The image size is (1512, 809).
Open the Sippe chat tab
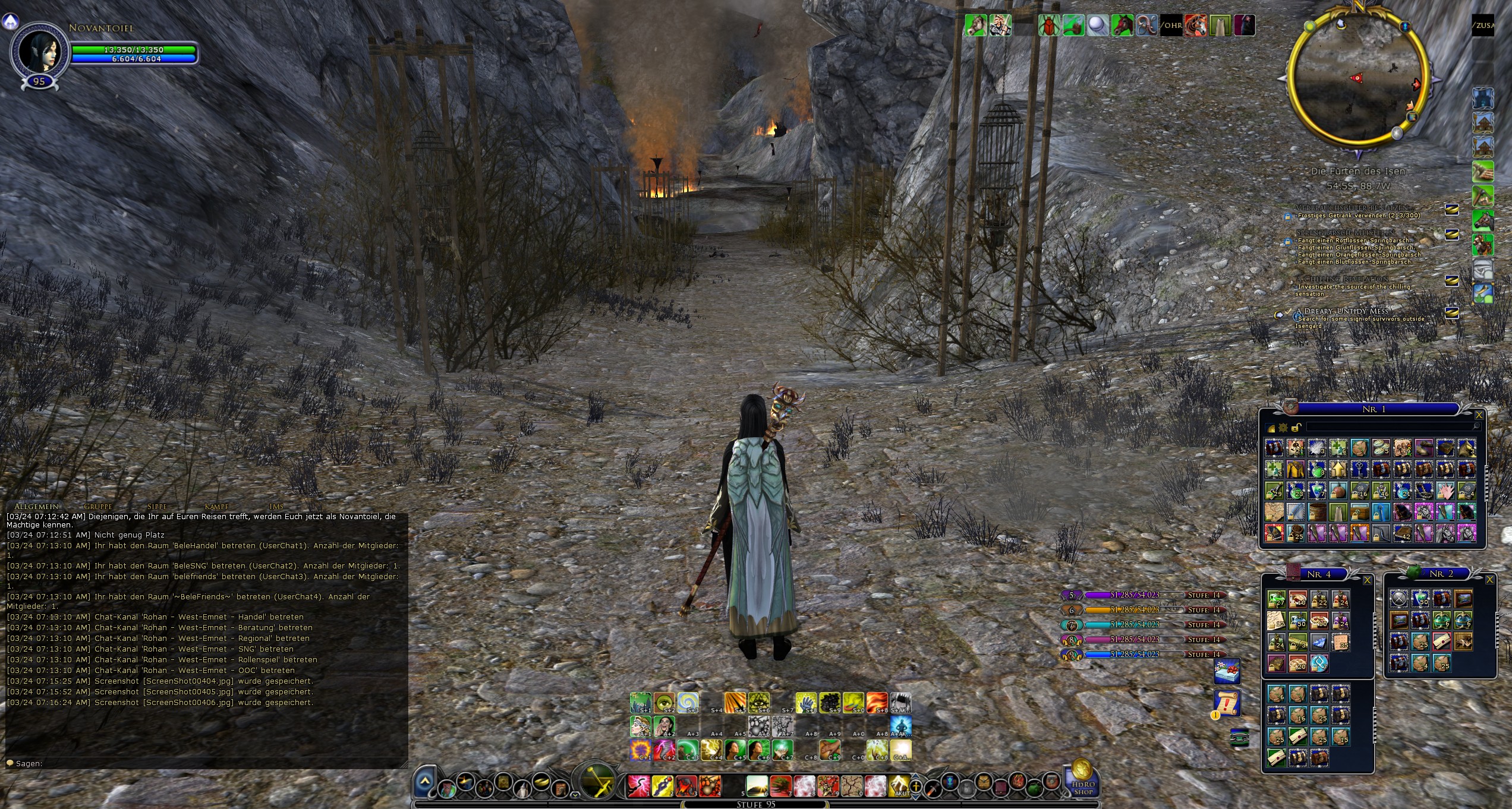(157, 507)
